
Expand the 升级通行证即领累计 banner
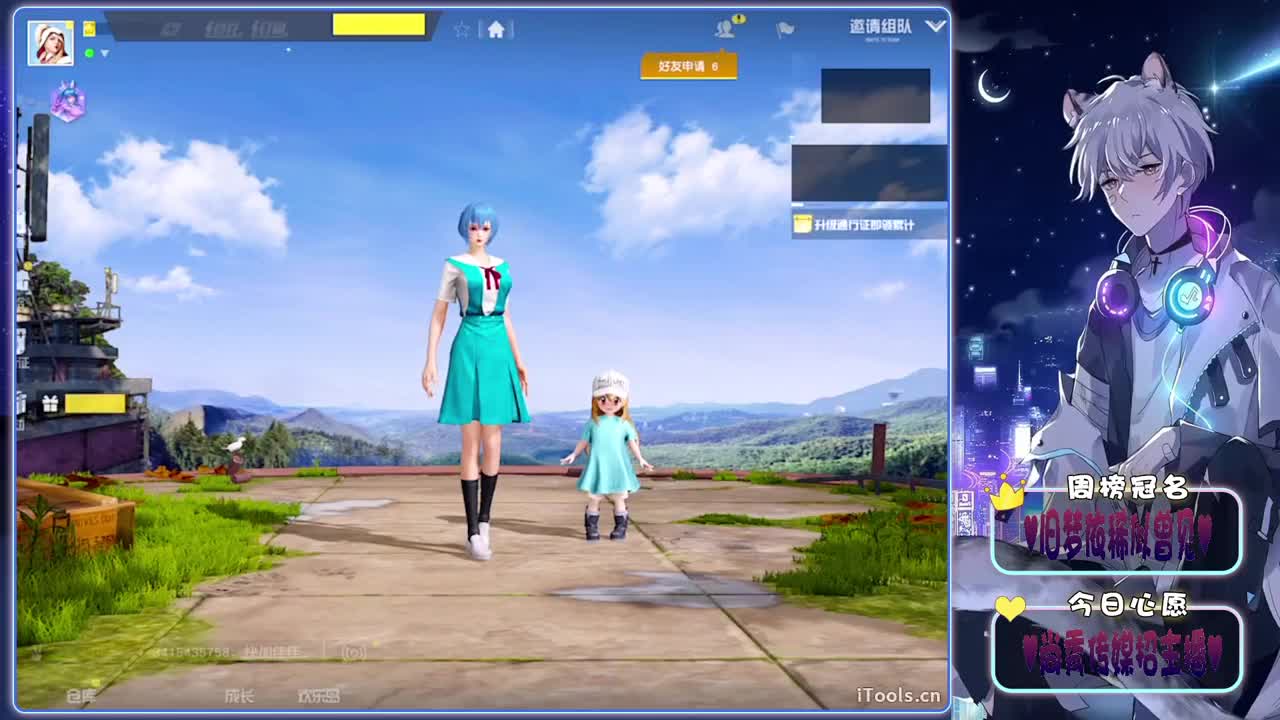tap(866, 225)
